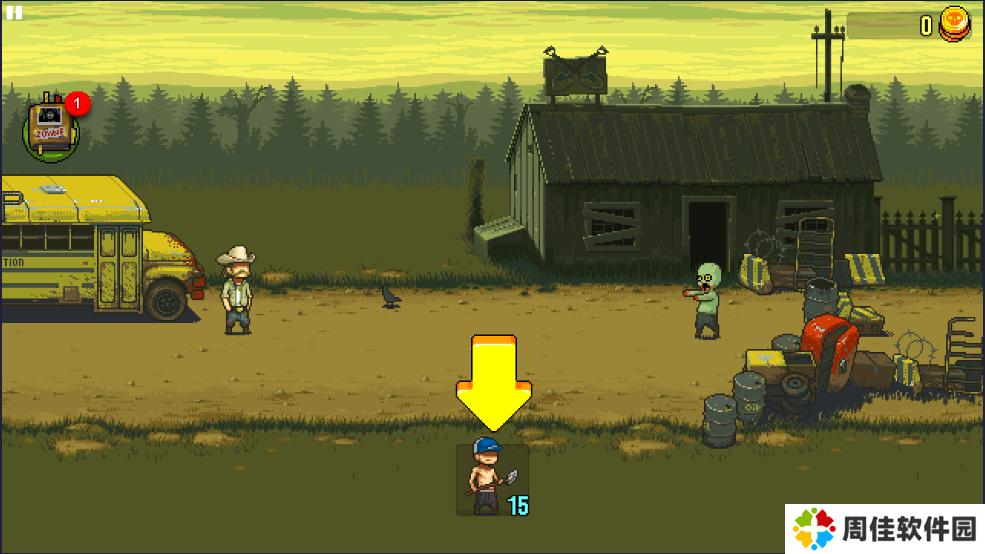Pause the game with the pause button
Image resolution: width=985 pixels, height=554 pixels.
pyautogui.click(x=14, y=13)
